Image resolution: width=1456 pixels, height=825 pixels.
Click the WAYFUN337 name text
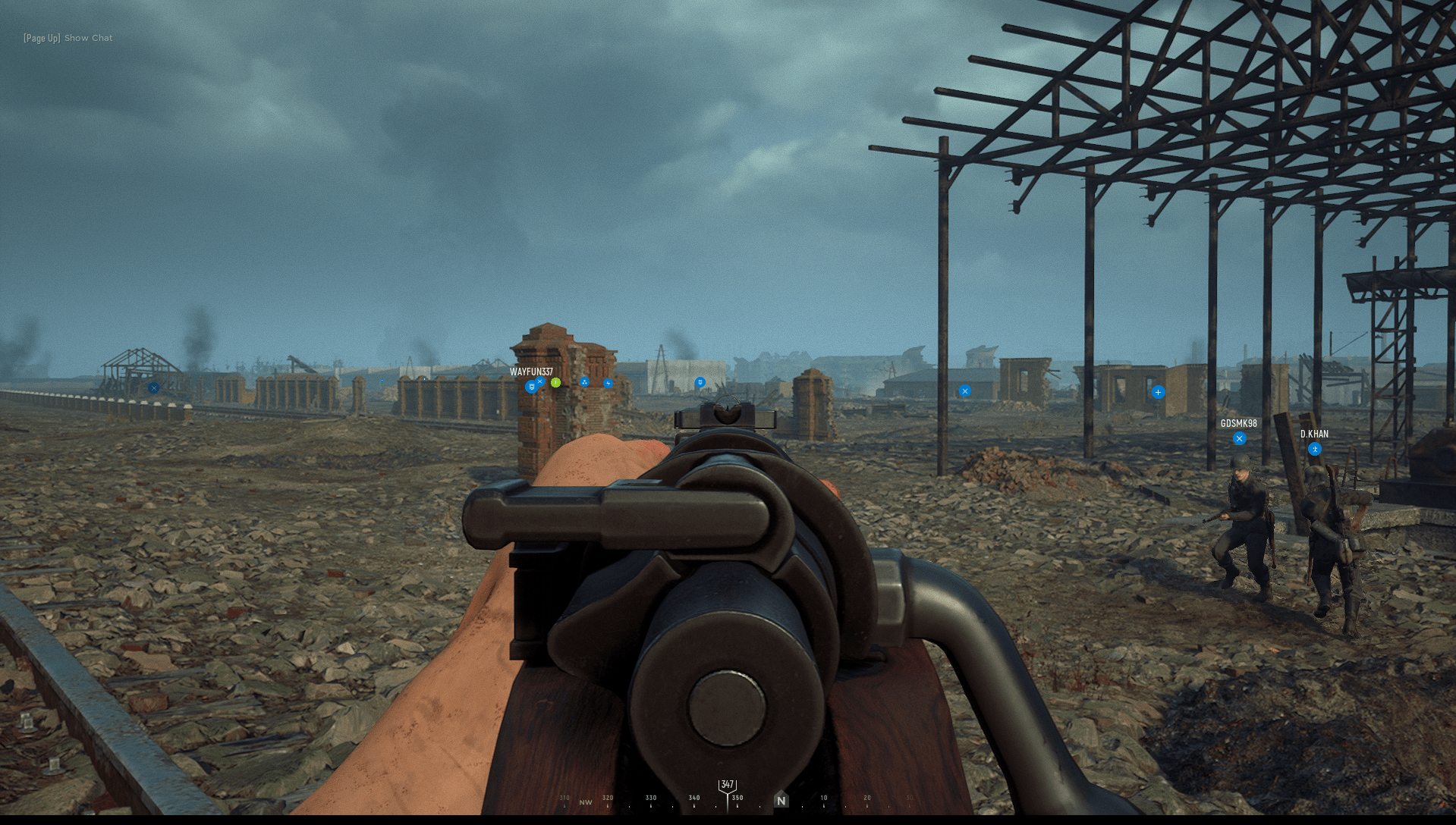pos(532,372)
